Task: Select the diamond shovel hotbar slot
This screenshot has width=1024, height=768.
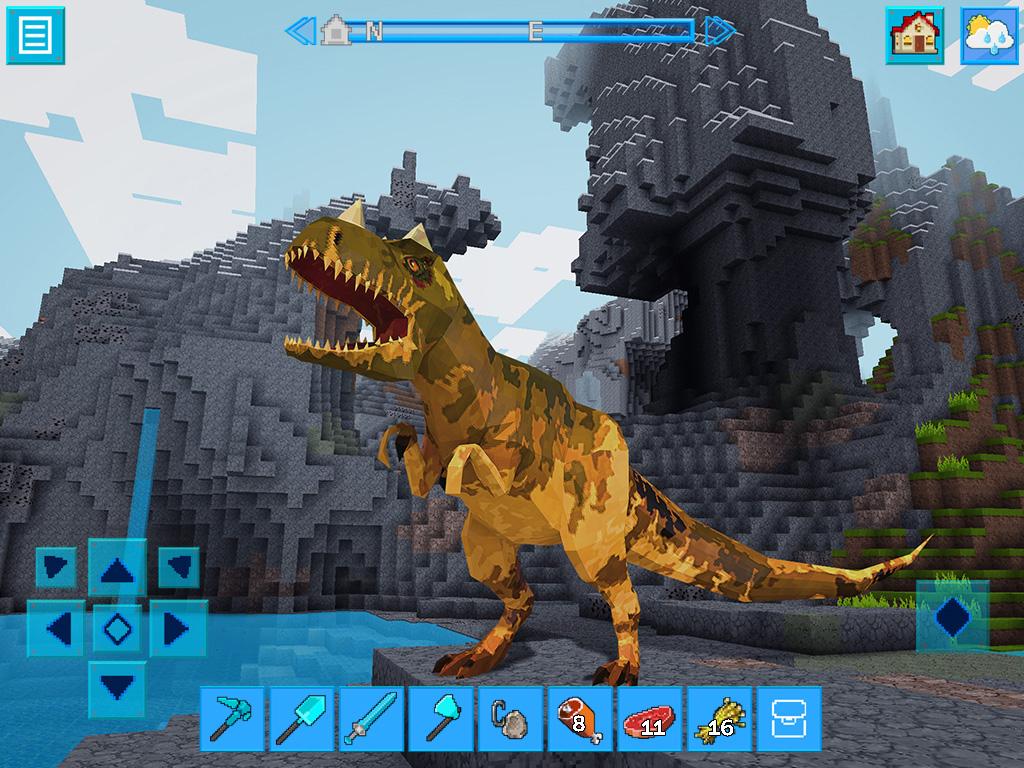Action: coord(302,719)
